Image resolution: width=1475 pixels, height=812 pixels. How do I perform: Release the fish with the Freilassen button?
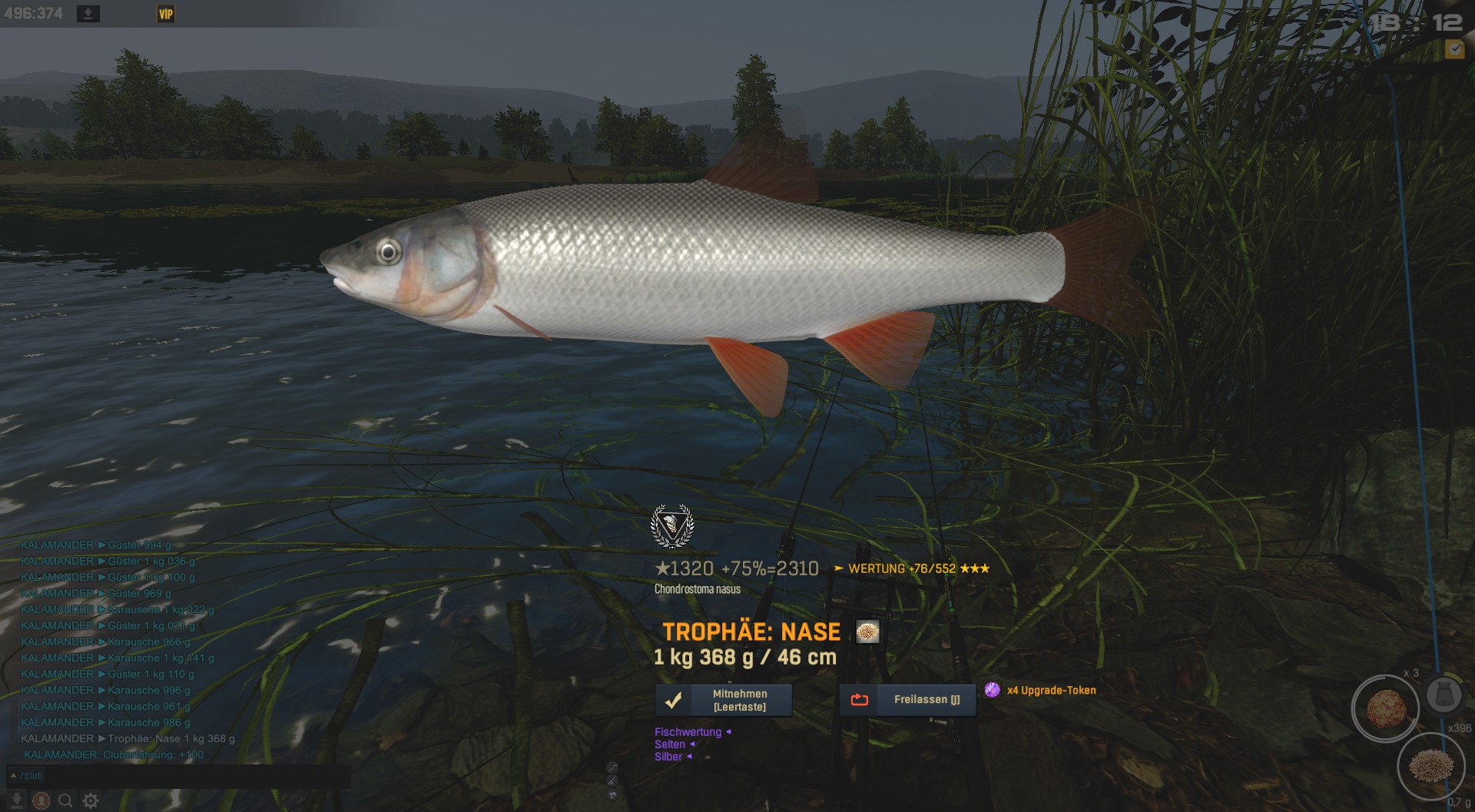point(907,700)
